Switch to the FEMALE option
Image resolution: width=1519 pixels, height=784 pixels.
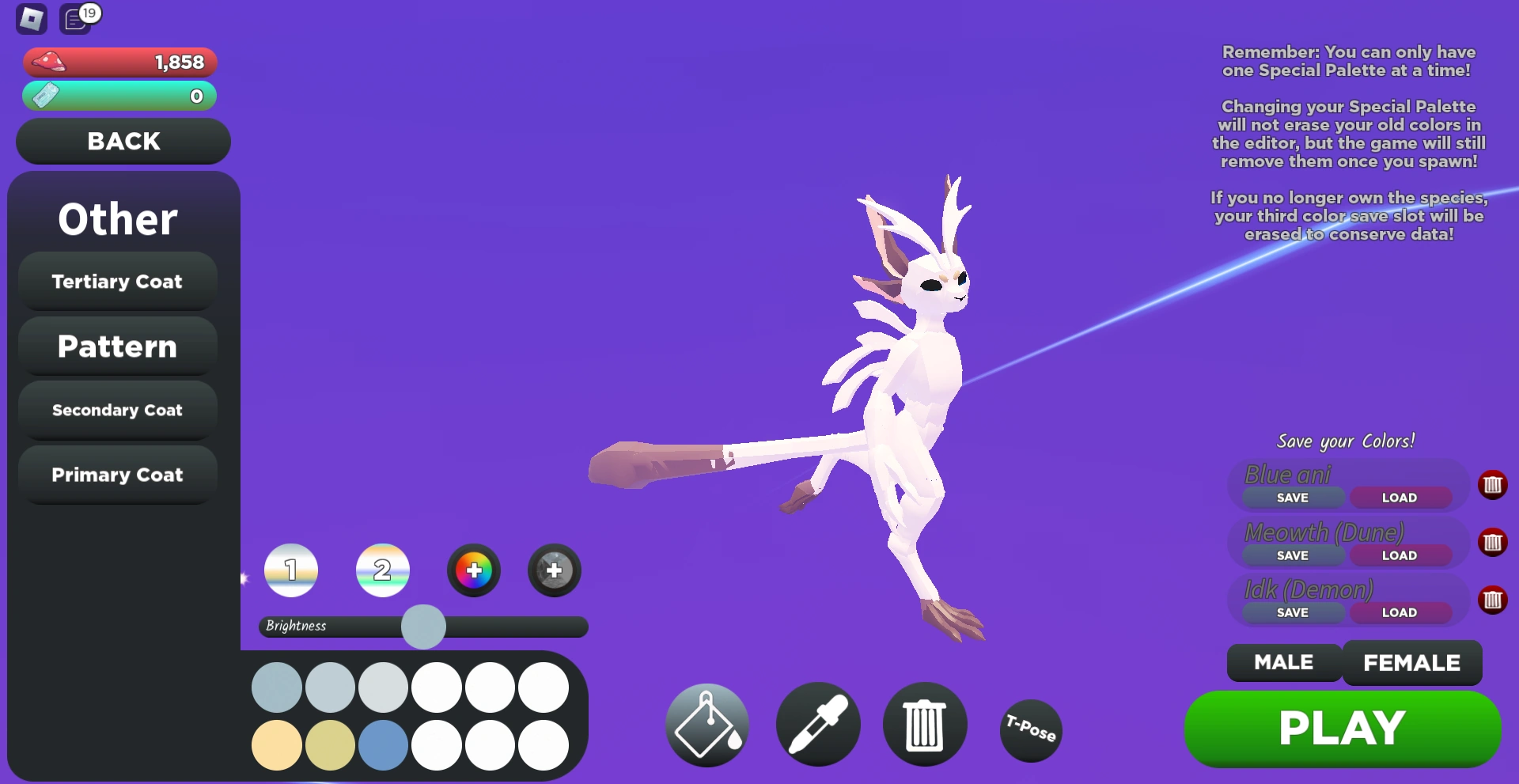tap(1411, 663)
